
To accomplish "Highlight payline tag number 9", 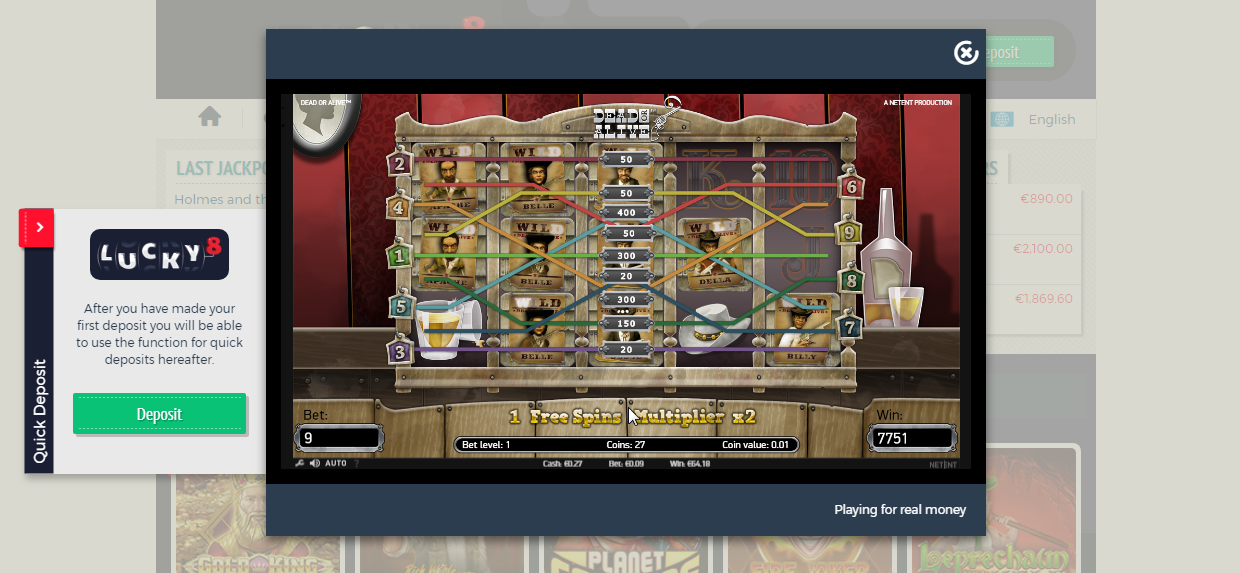I will point(852,233).
